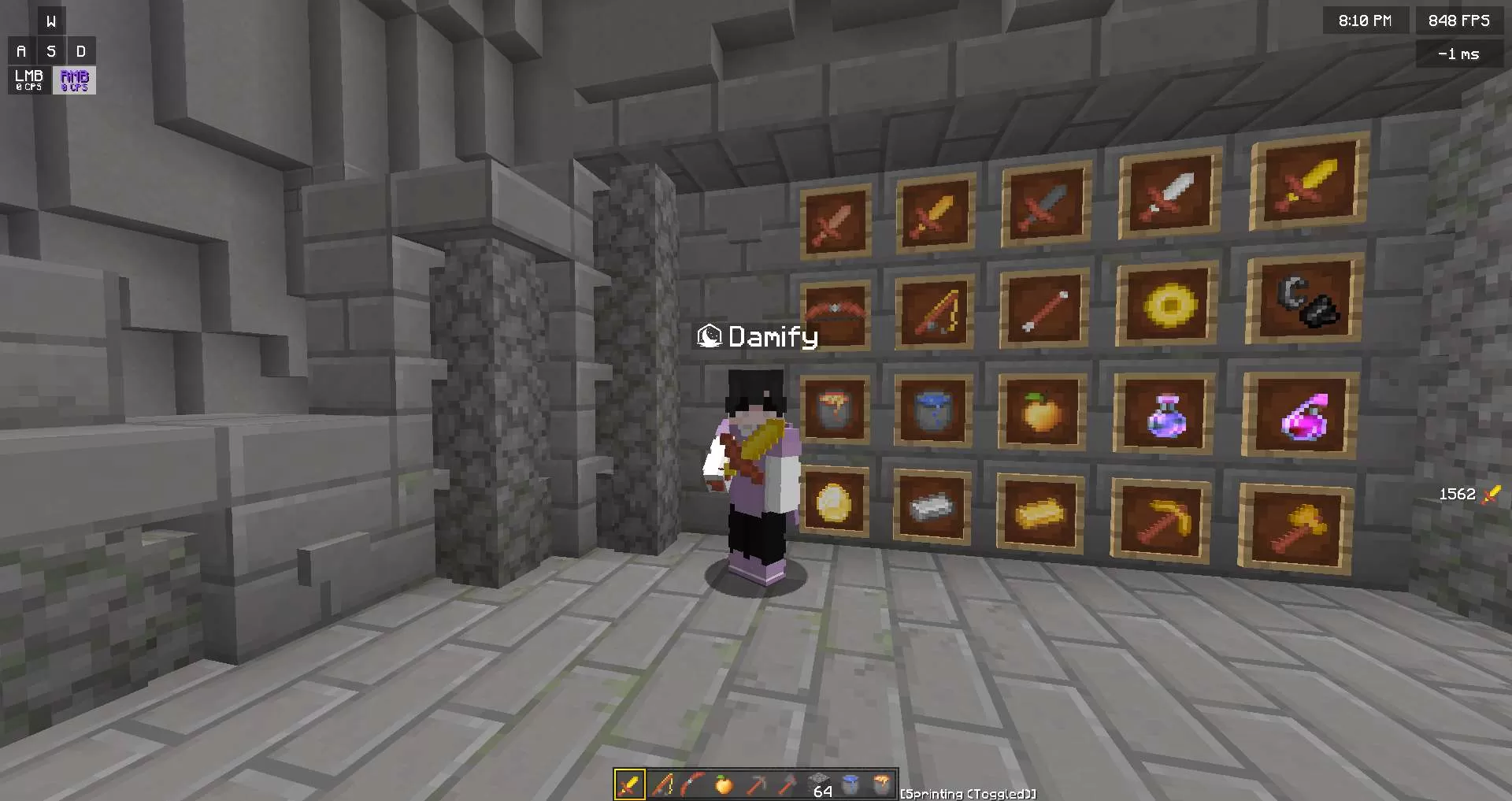Image resolution: width=1512 pixels, height=801 pixels.
Task: Select the golden sword in the hotbar
Action: tap(631, 784)
